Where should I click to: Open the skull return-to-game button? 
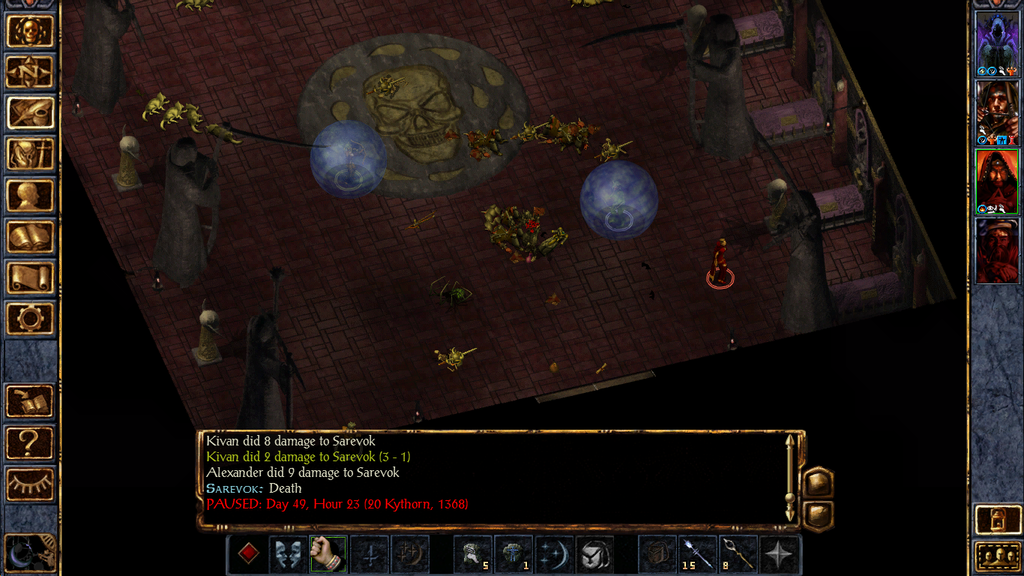pos(29,31)
